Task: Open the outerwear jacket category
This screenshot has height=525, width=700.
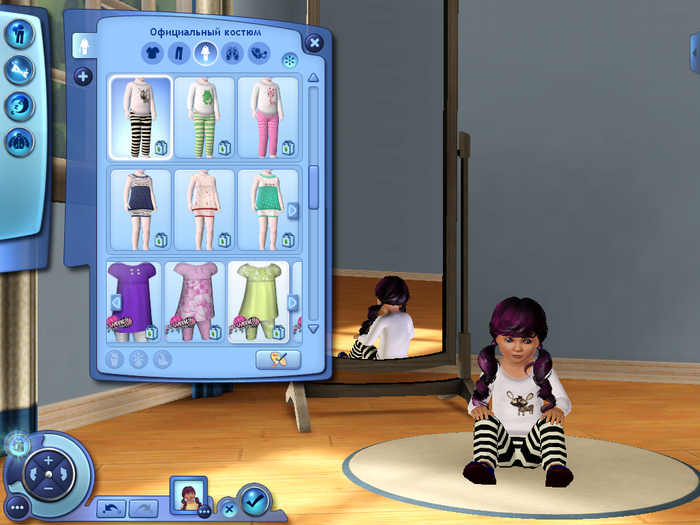Action: coord(20,141)
